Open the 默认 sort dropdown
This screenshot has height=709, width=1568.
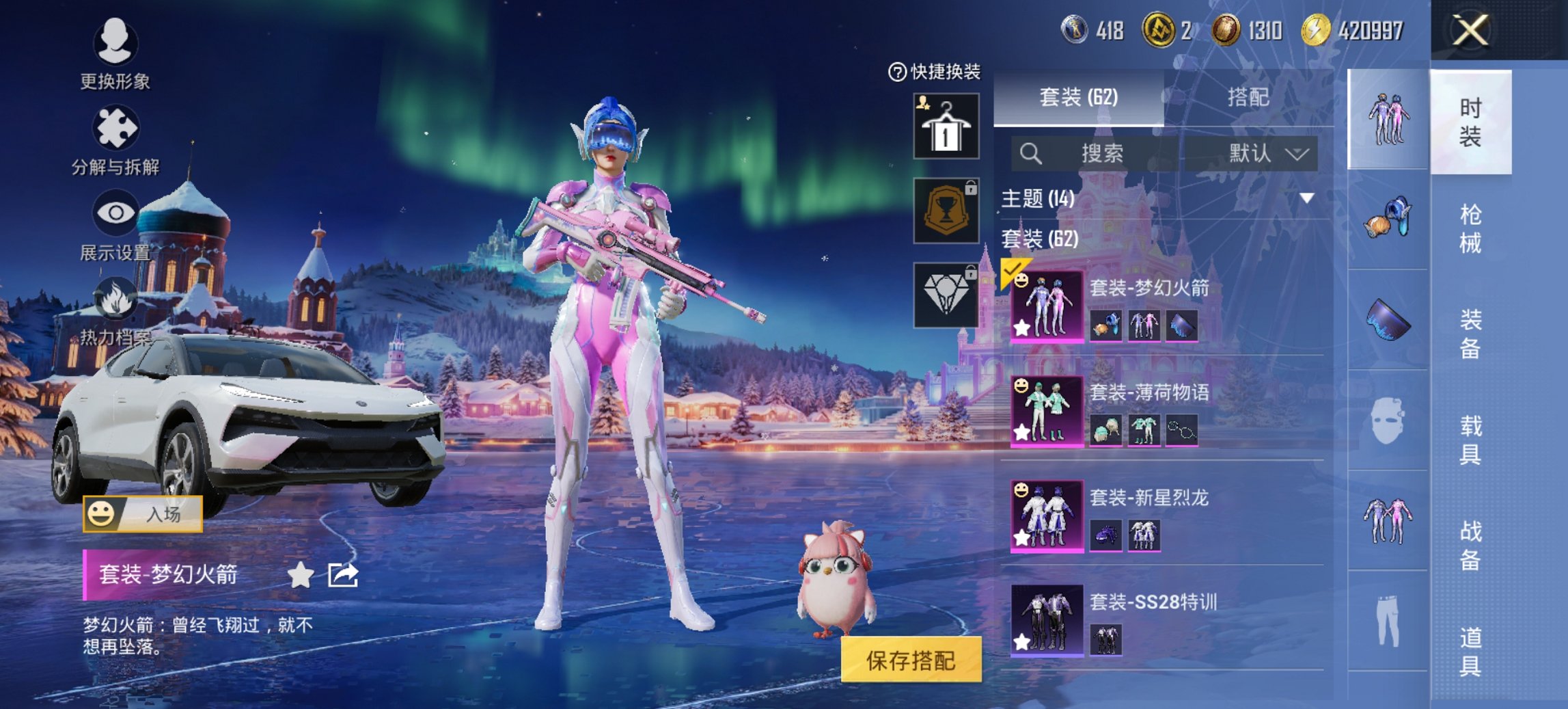click(x=1267, y=153)
